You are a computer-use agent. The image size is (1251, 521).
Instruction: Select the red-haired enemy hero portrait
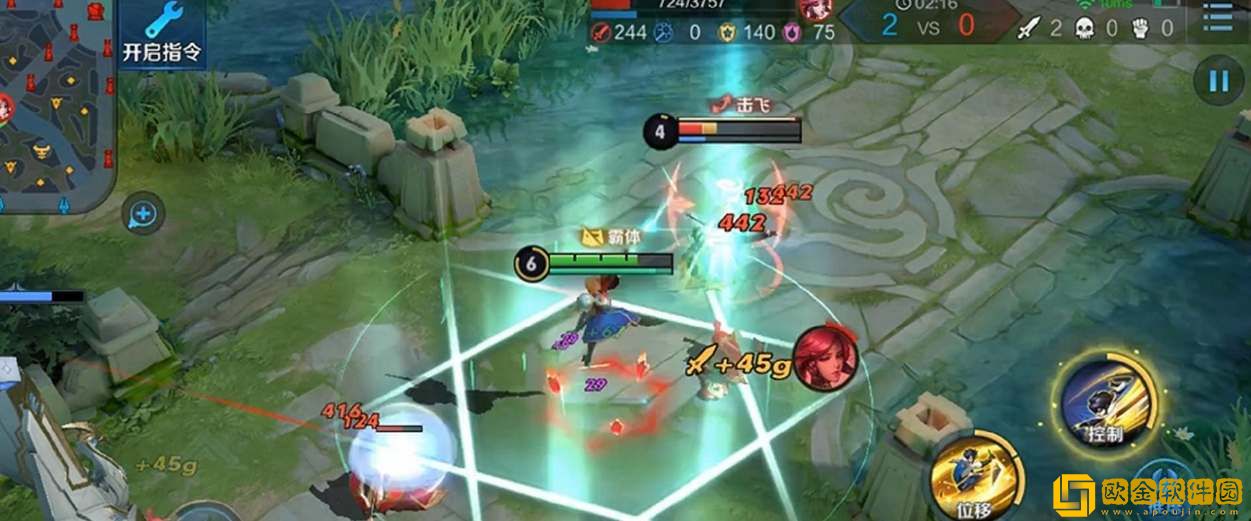(x=826, y=357)
